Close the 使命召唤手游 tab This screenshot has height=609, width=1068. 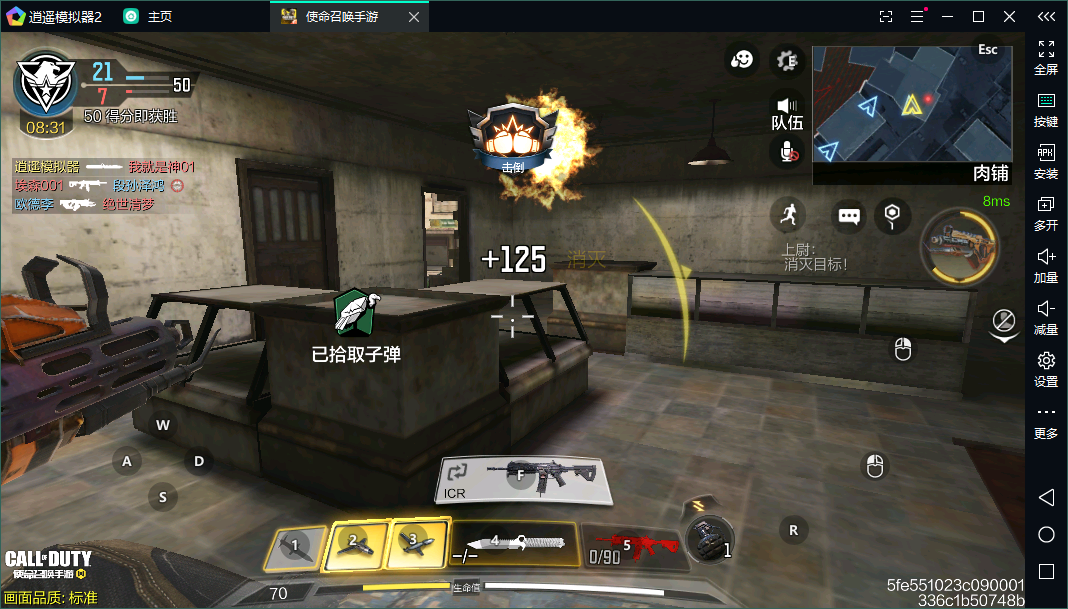414,17
